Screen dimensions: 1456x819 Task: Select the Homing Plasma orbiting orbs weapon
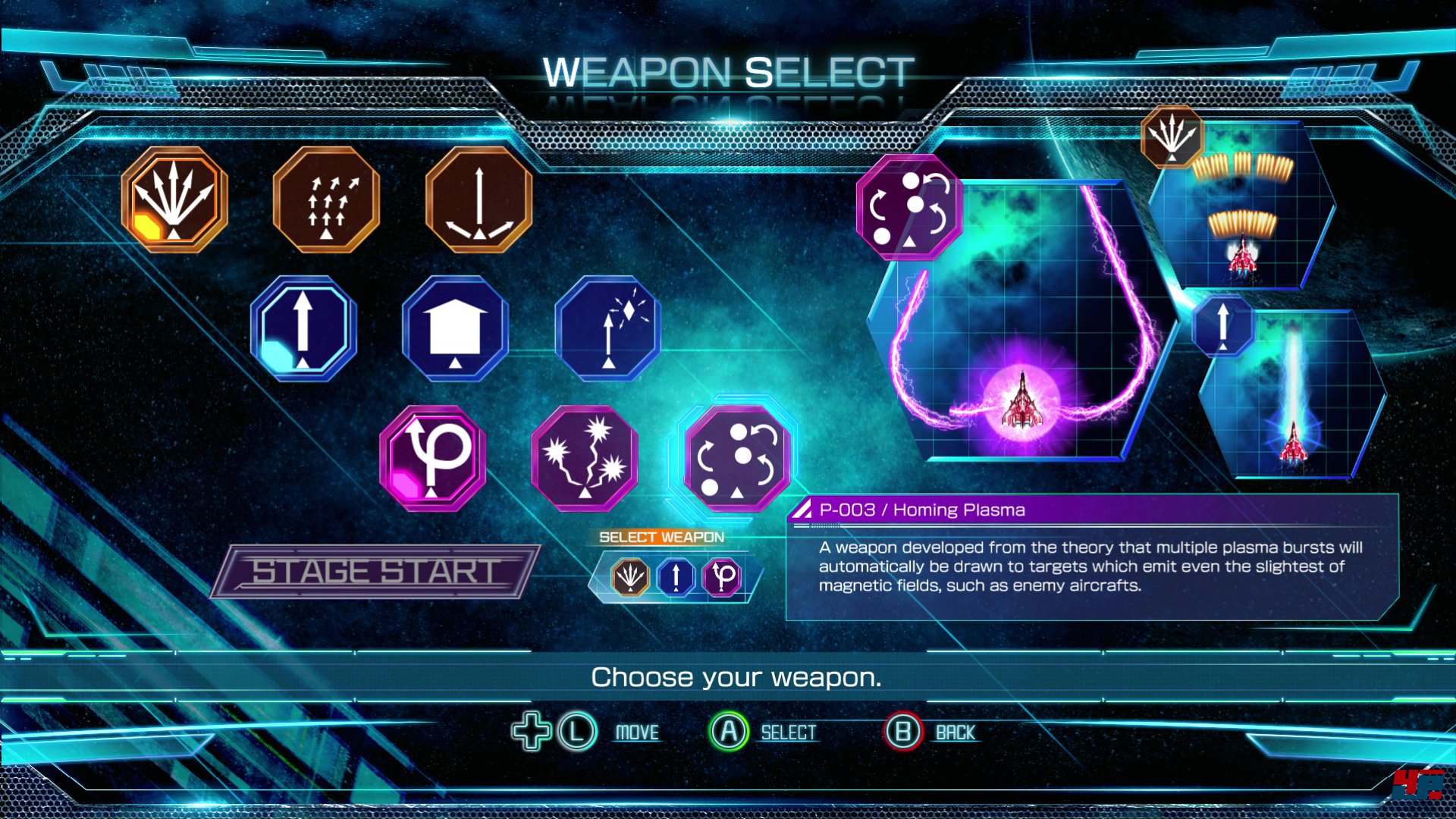coord(736,458)
